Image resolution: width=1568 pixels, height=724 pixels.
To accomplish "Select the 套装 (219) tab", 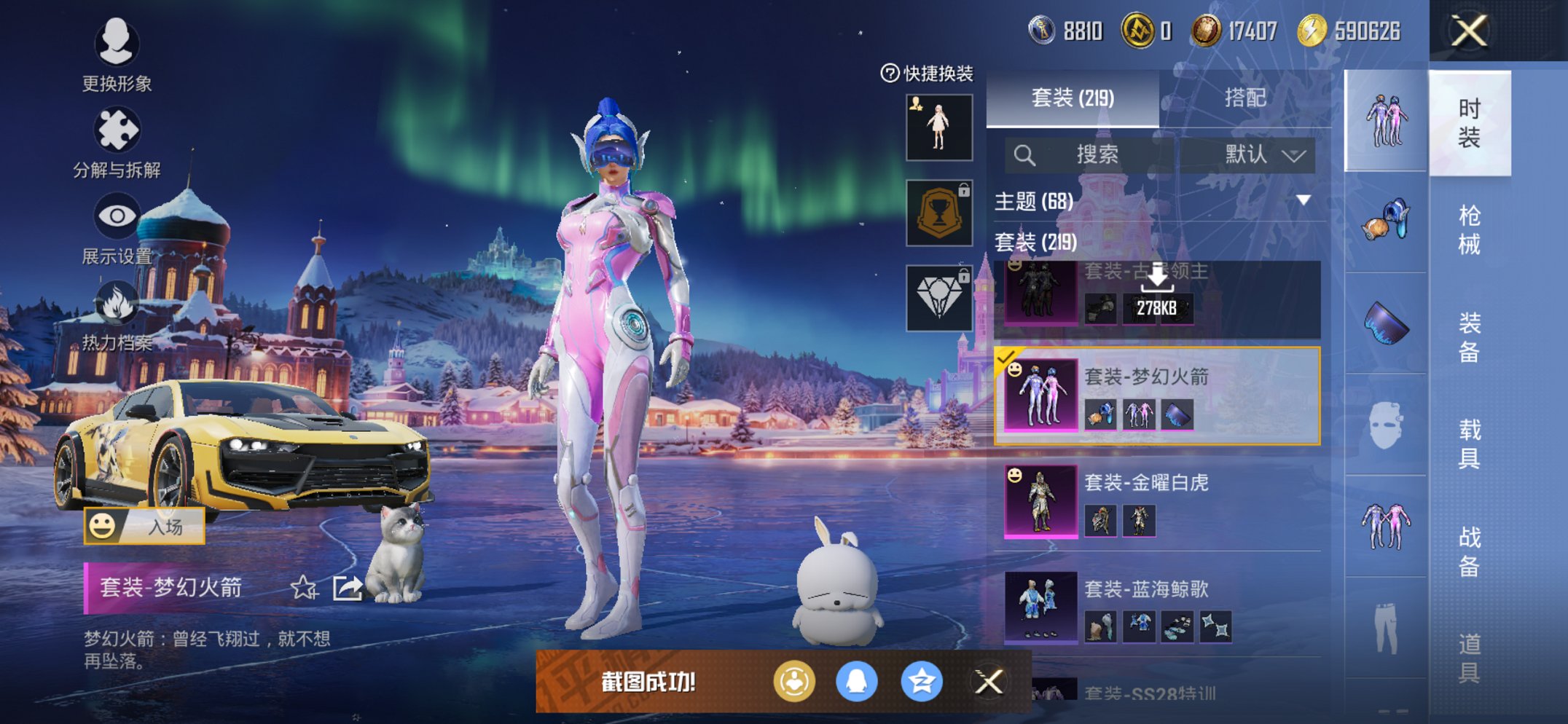I will [x=1073, y=98].
